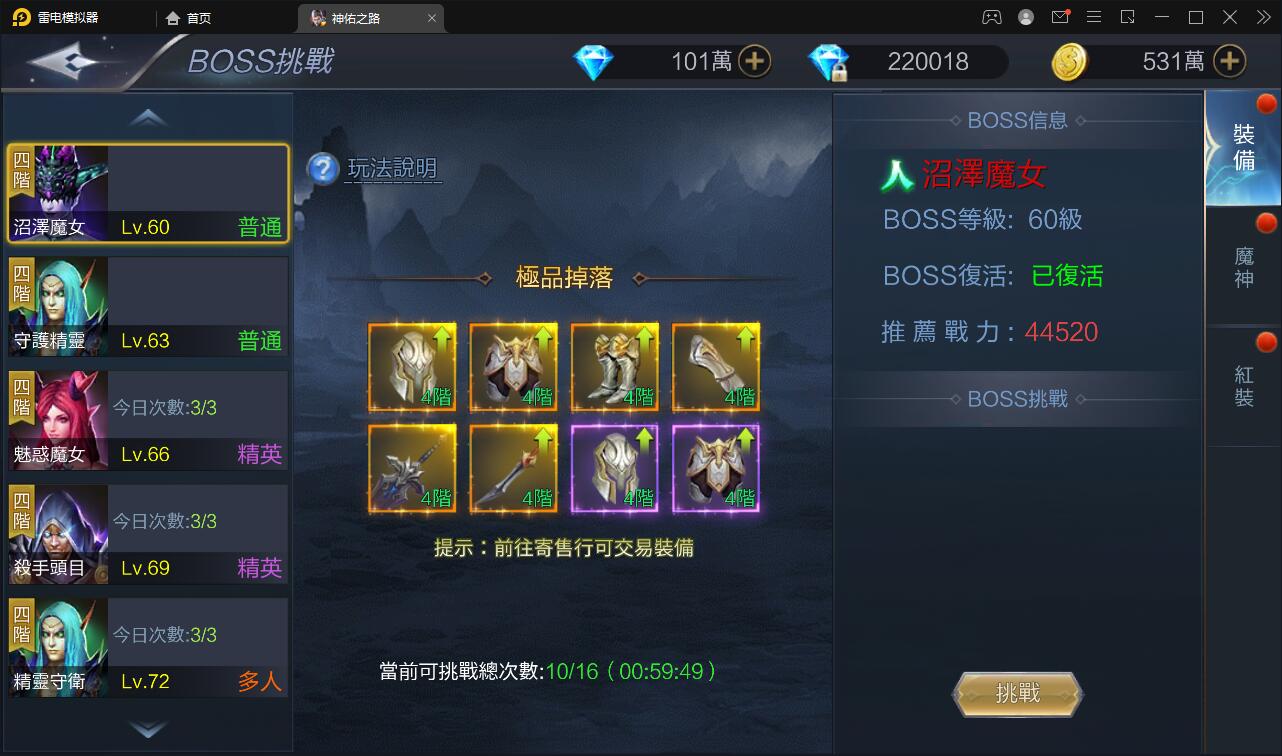Expand the >> overflow arrow in title bar
1282x756 pixels.
(1264, 17)
